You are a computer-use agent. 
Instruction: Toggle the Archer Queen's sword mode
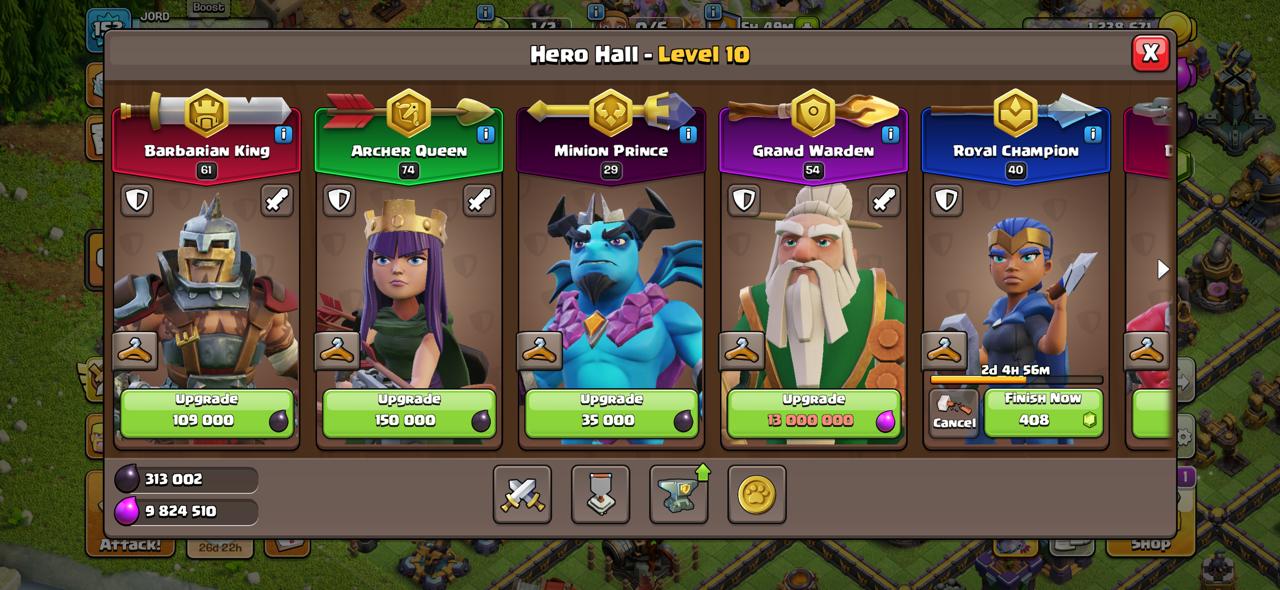coord(479,200)
